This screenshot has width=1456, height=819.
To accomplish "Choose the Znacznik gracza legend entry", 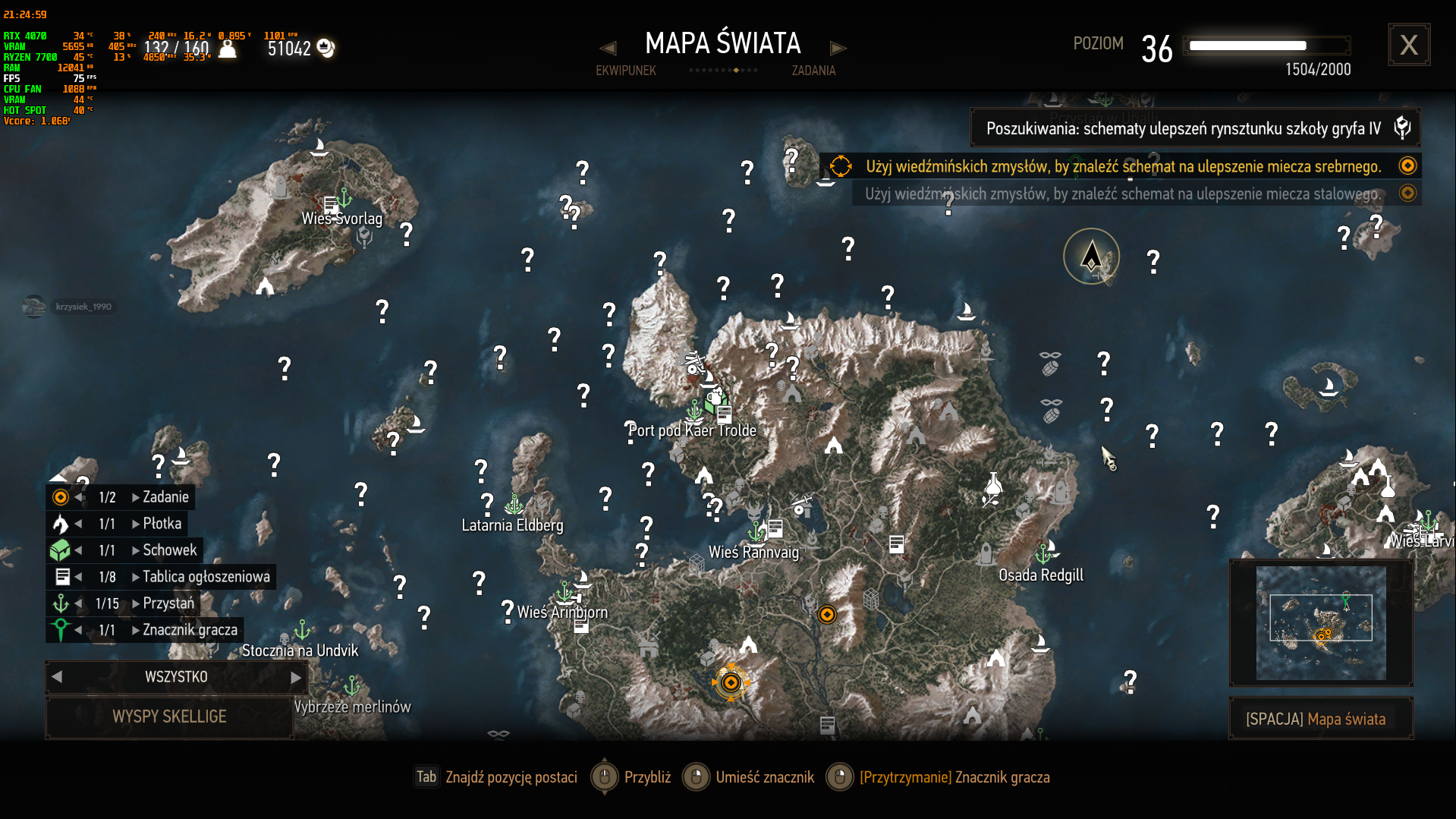I will [x=190, y=630].
